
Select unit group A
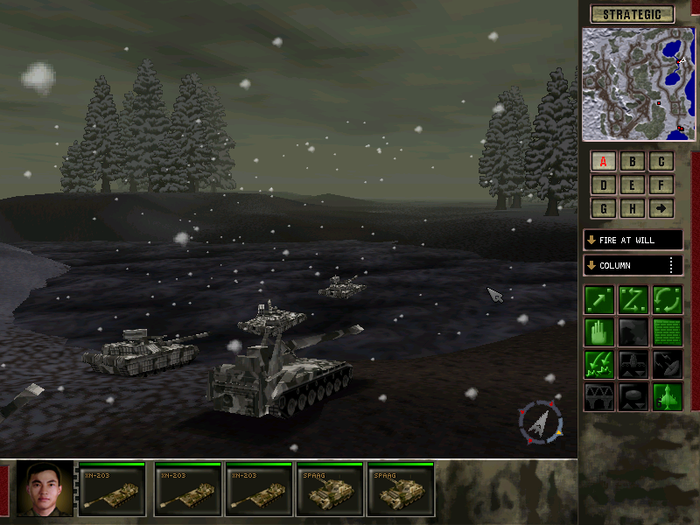coord(603,161)
